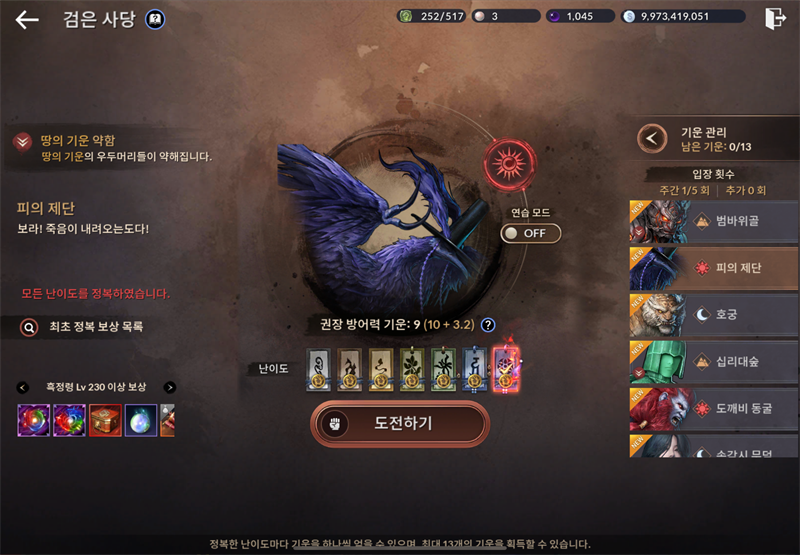Screen dimensions: 800x555
Task: Show next reward level tier
Action: (x=170, y=387)
